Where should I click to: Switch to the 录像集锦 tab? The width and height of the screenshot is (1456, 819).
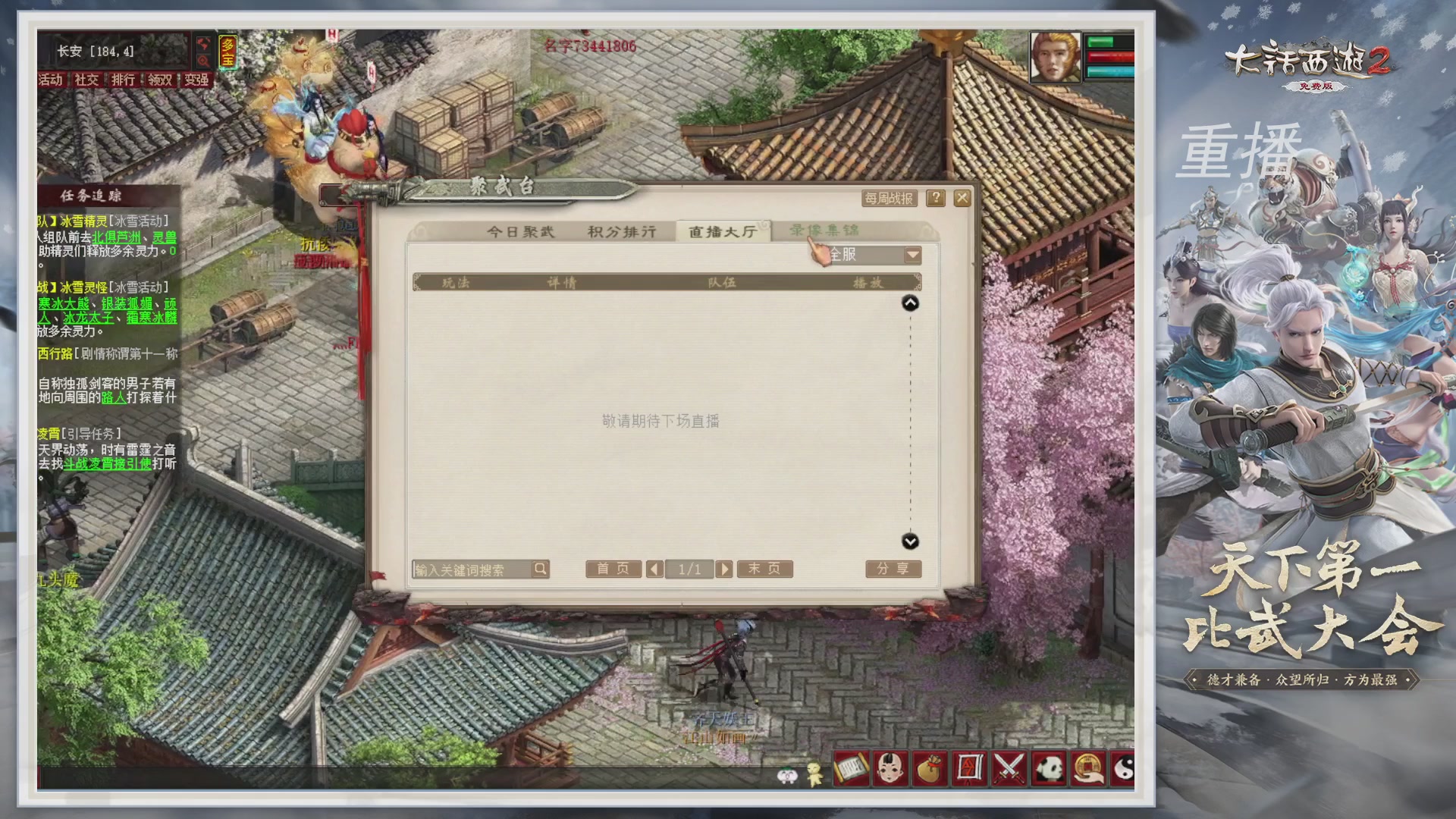[827, 231]
